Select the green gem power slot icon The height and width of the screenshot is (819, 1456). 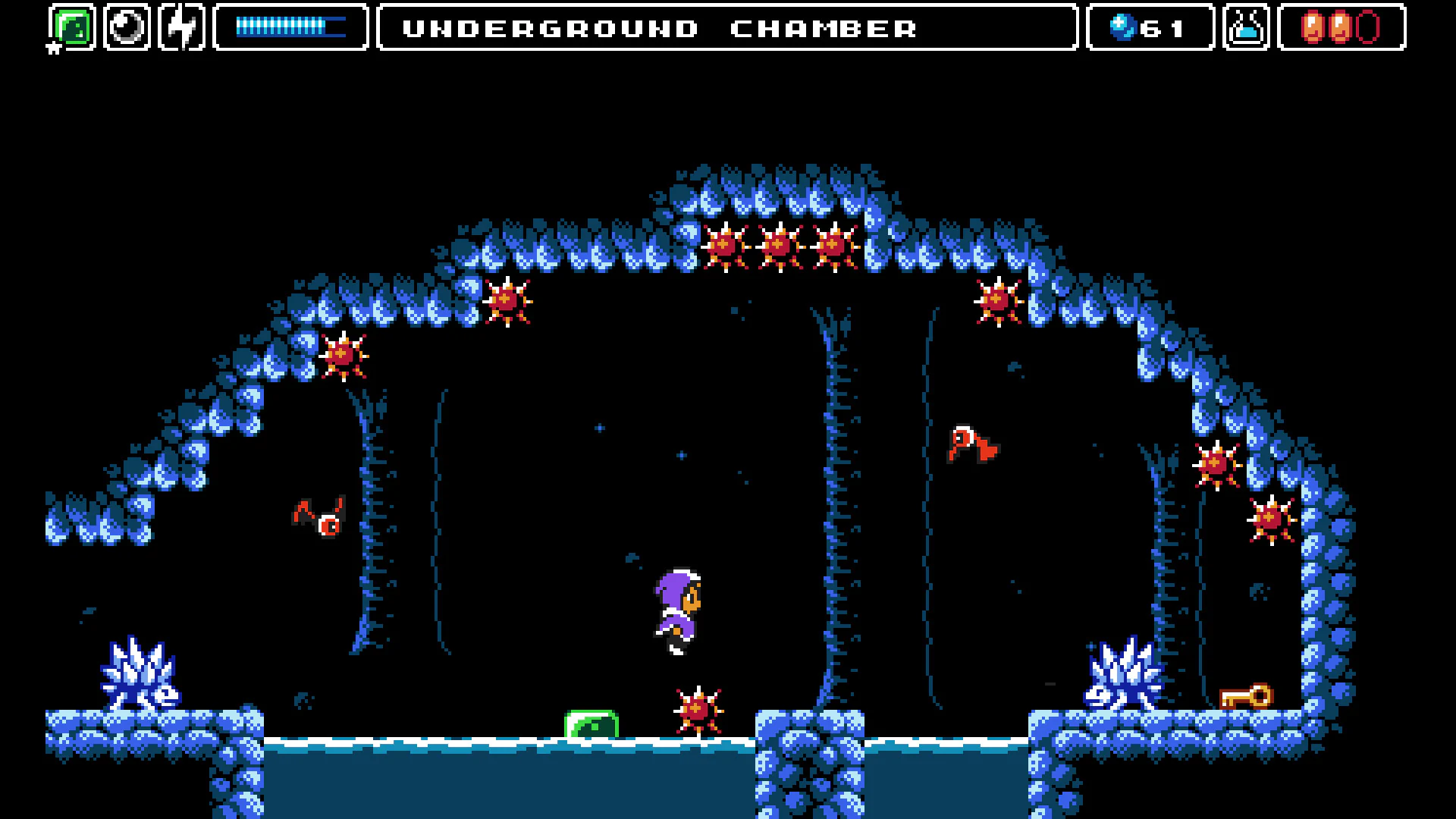coord(71,28)
